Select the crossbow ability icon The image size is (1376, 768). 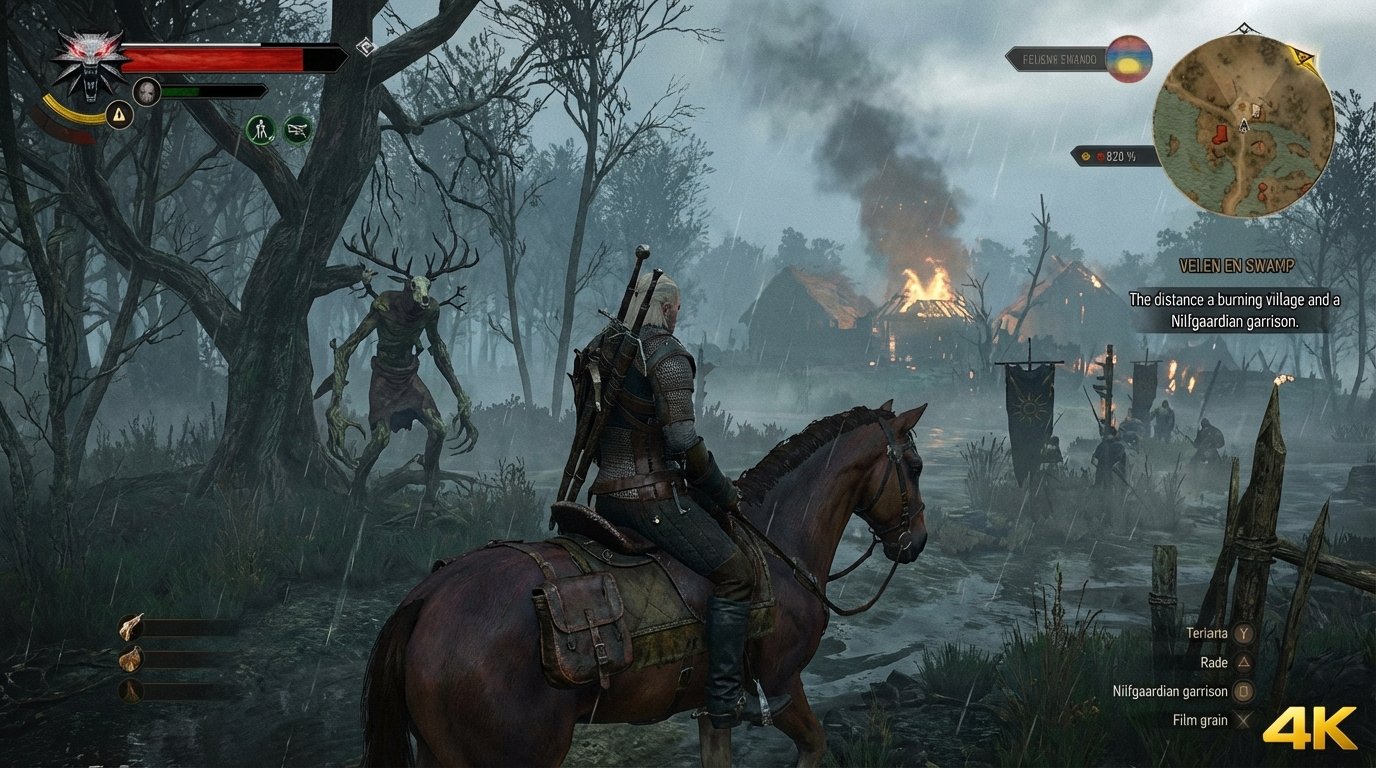[295, 128]
